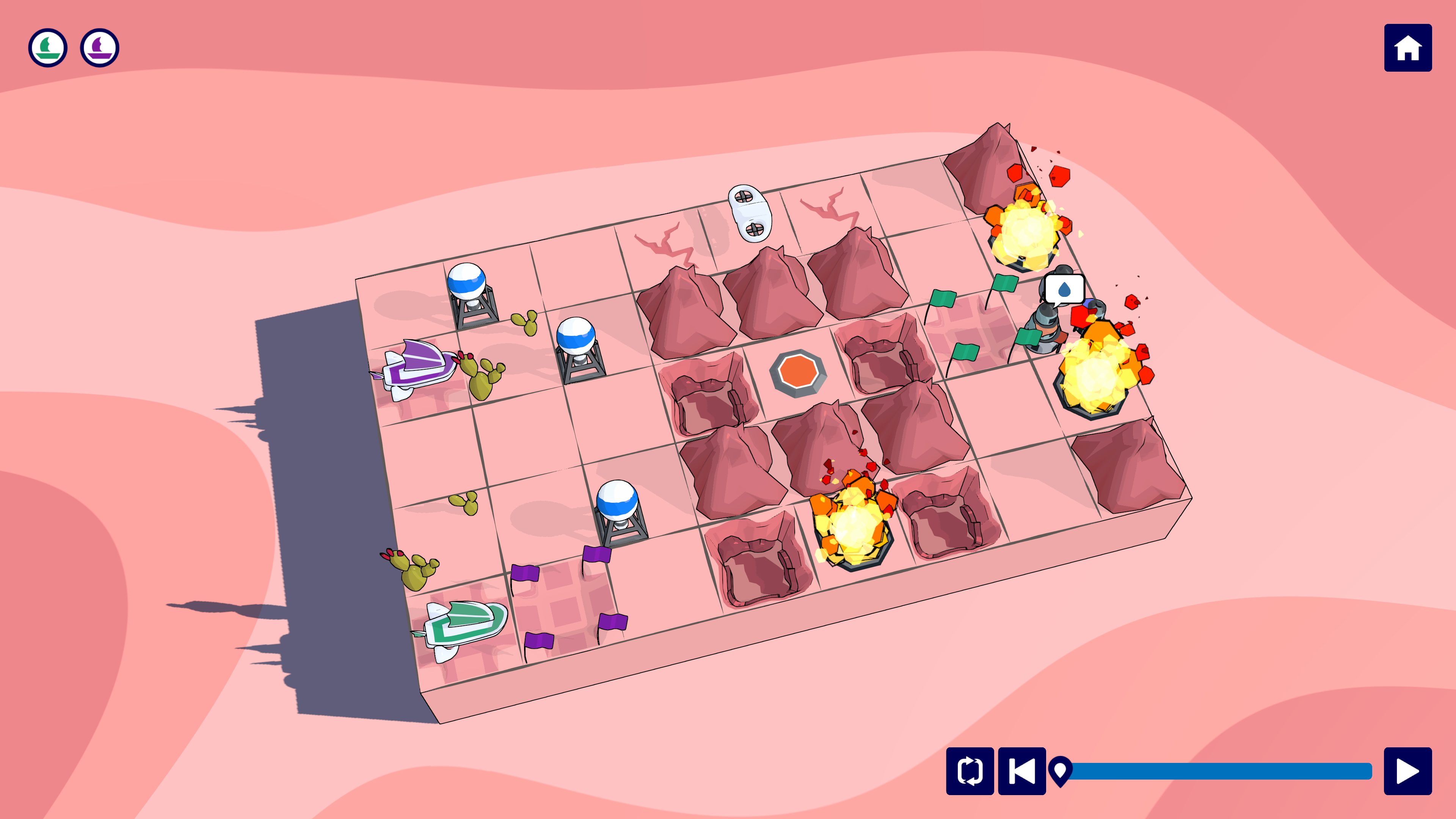Select the green ship icon
Viewport: 1456px width, 819px height.
[x=48, y=48]
